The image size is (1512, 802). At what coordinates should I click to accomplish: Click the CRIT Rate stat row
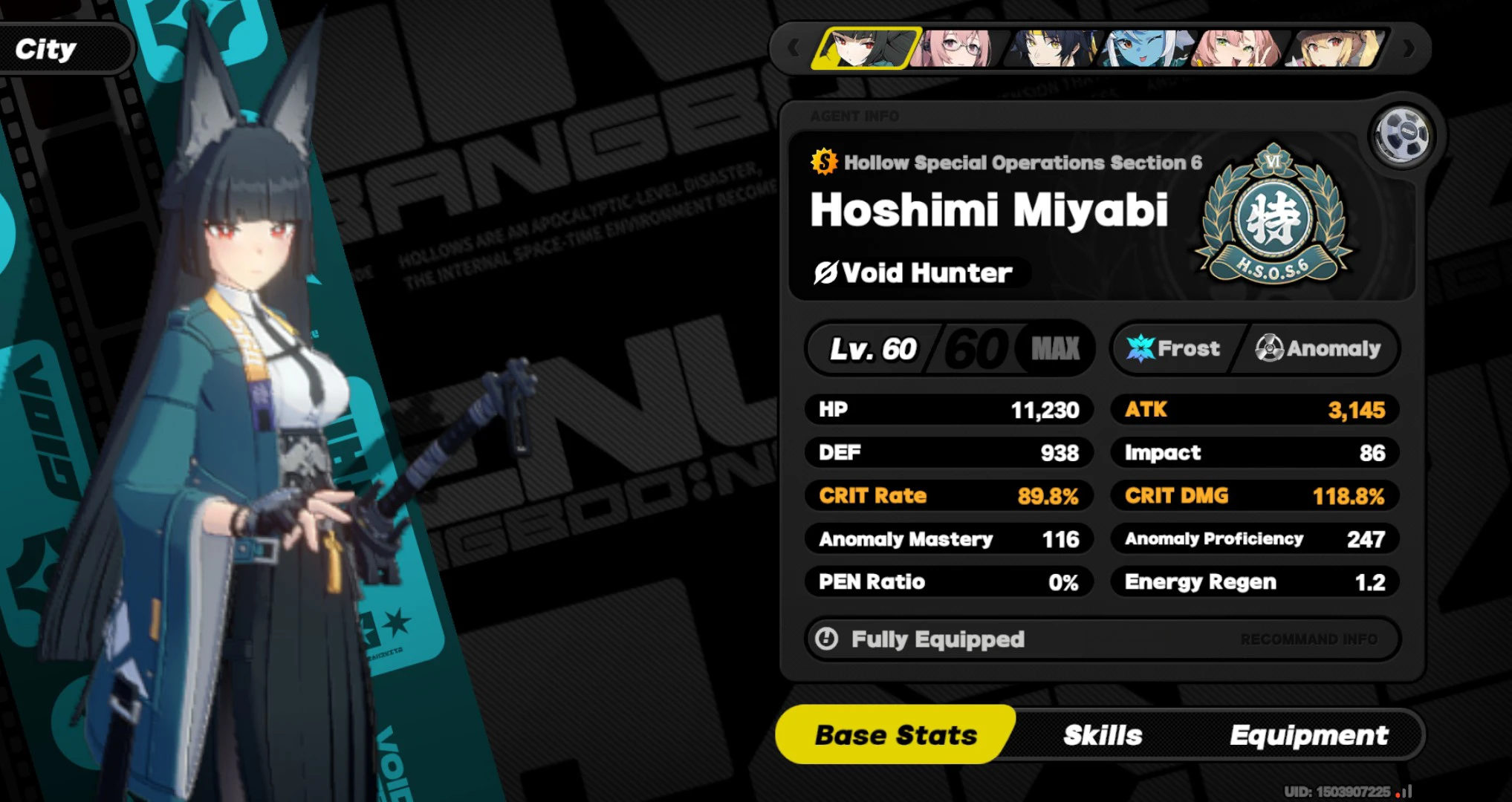[x=950, y=496]
